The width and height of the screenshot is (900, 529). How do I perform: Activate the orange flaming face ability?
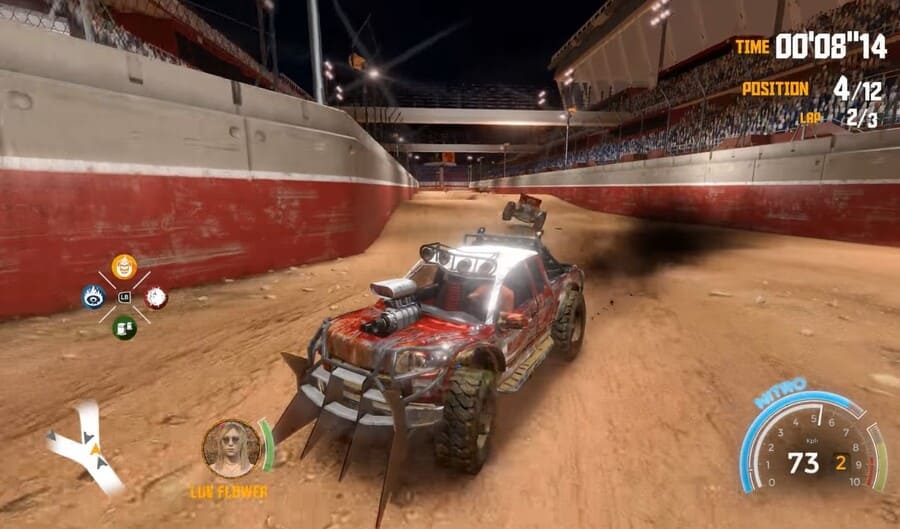[x=124, y=266]
